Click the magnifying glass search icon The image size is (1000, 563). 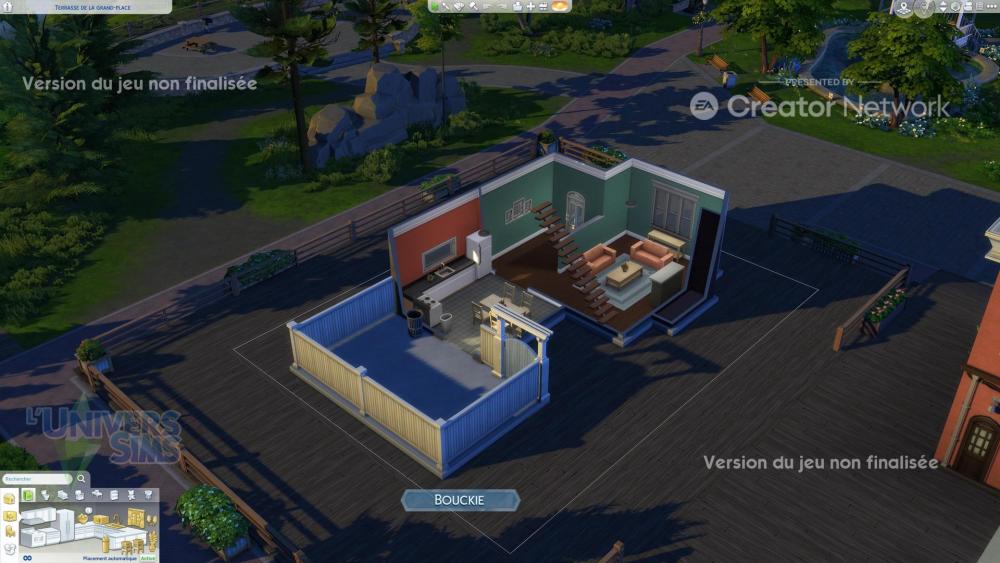click(x=82, y=479)
